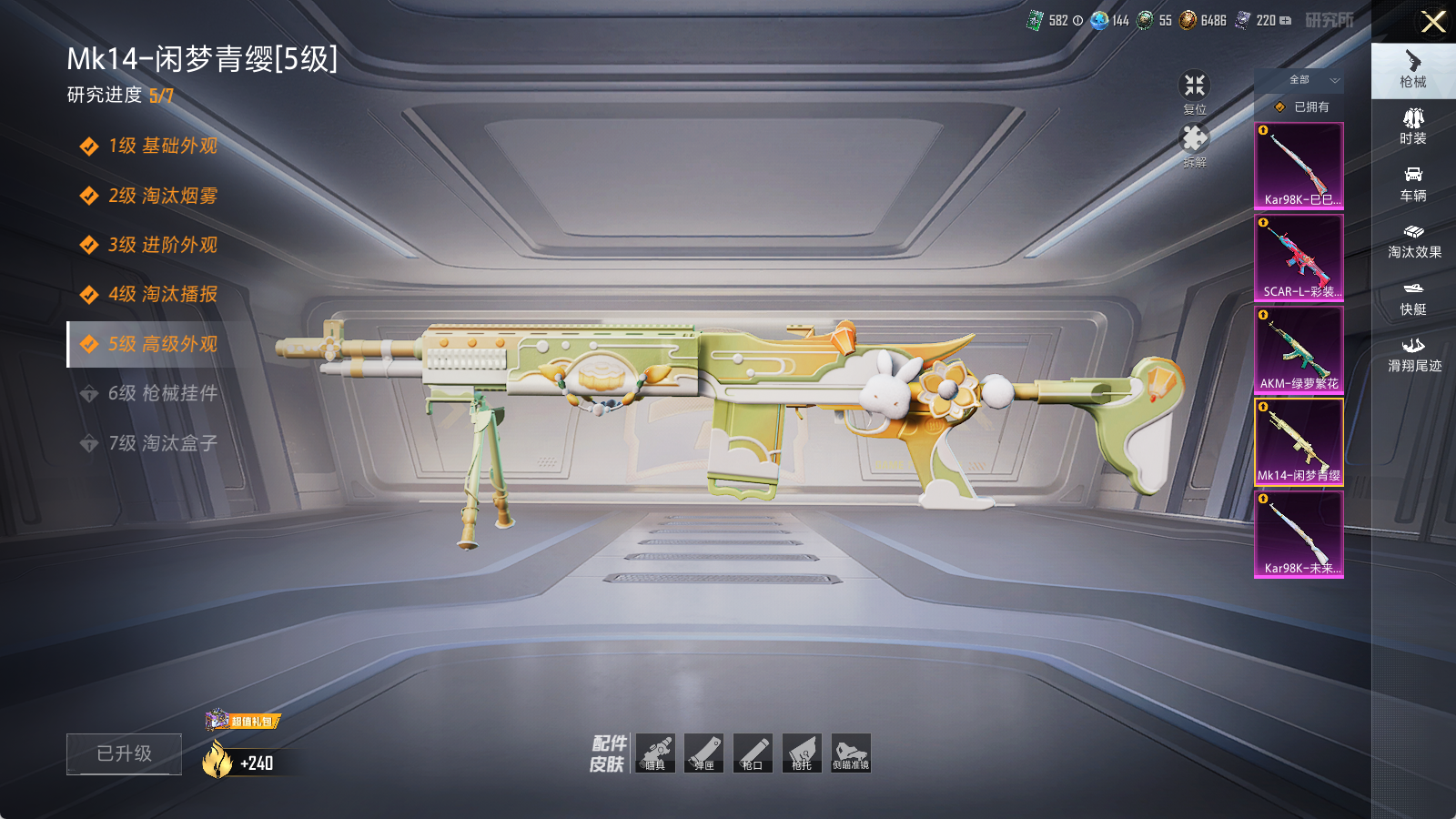Screen dimensions: 1456x819
Task: Choose the 枪托 stock attachment skin
Action: click(802, 753)
